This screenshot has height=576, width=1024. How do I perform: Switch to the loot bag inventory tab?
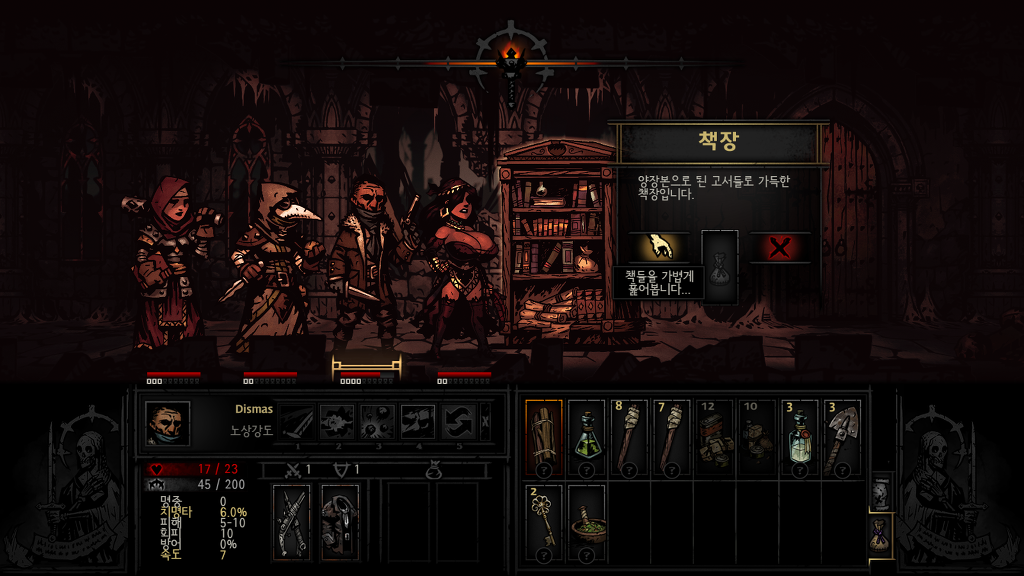881,533
